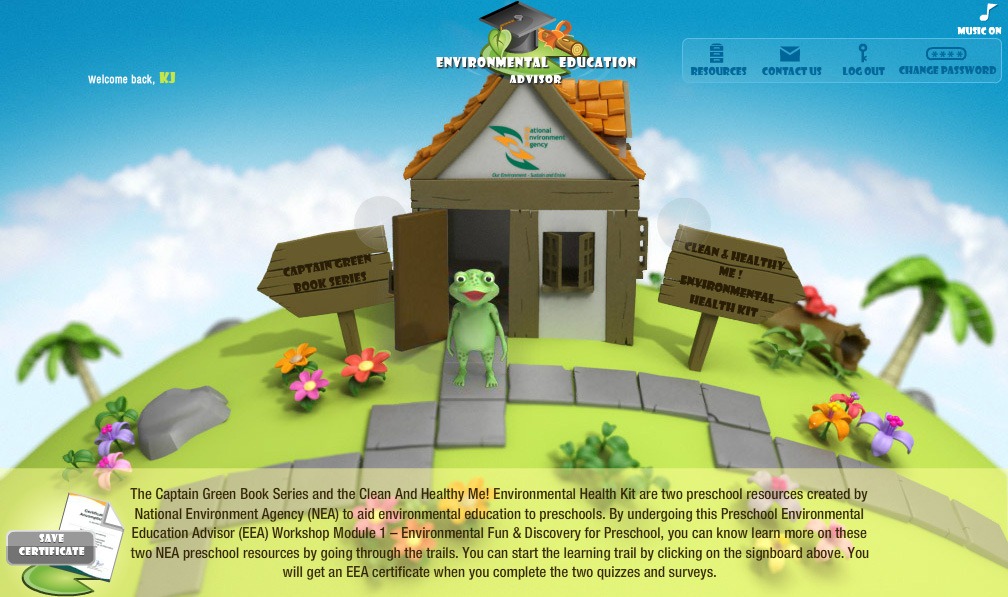1008x597 pixels.
Task: Log out of the account
Action: [x=863, y=60]
